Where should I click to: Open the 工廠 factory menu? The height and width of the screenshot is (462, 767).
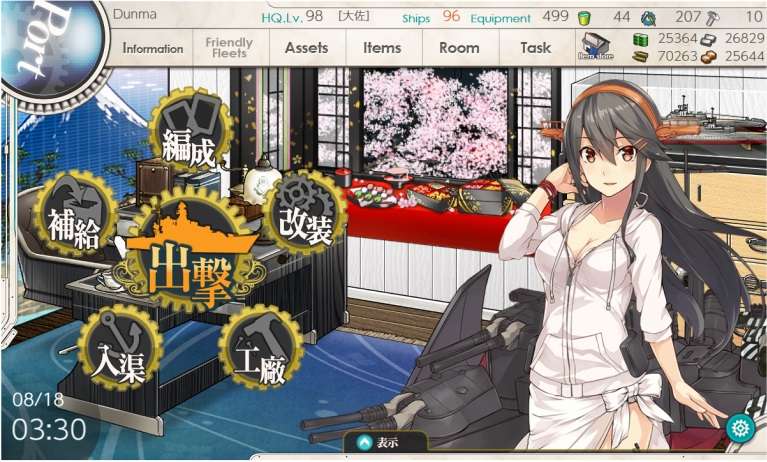[x=258, y=349]
